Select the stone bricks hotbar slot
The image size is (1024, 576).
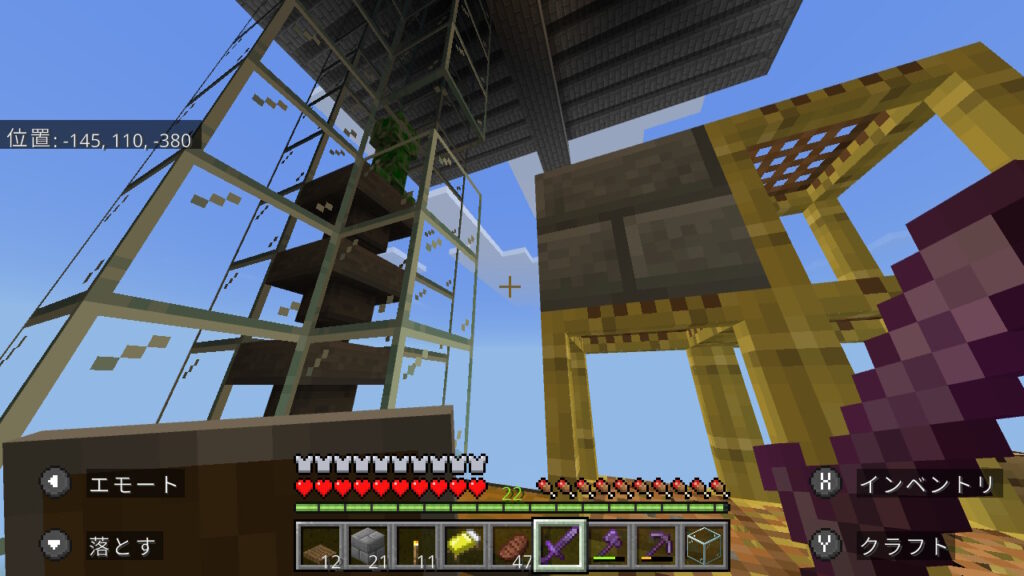tap(366, 545)
